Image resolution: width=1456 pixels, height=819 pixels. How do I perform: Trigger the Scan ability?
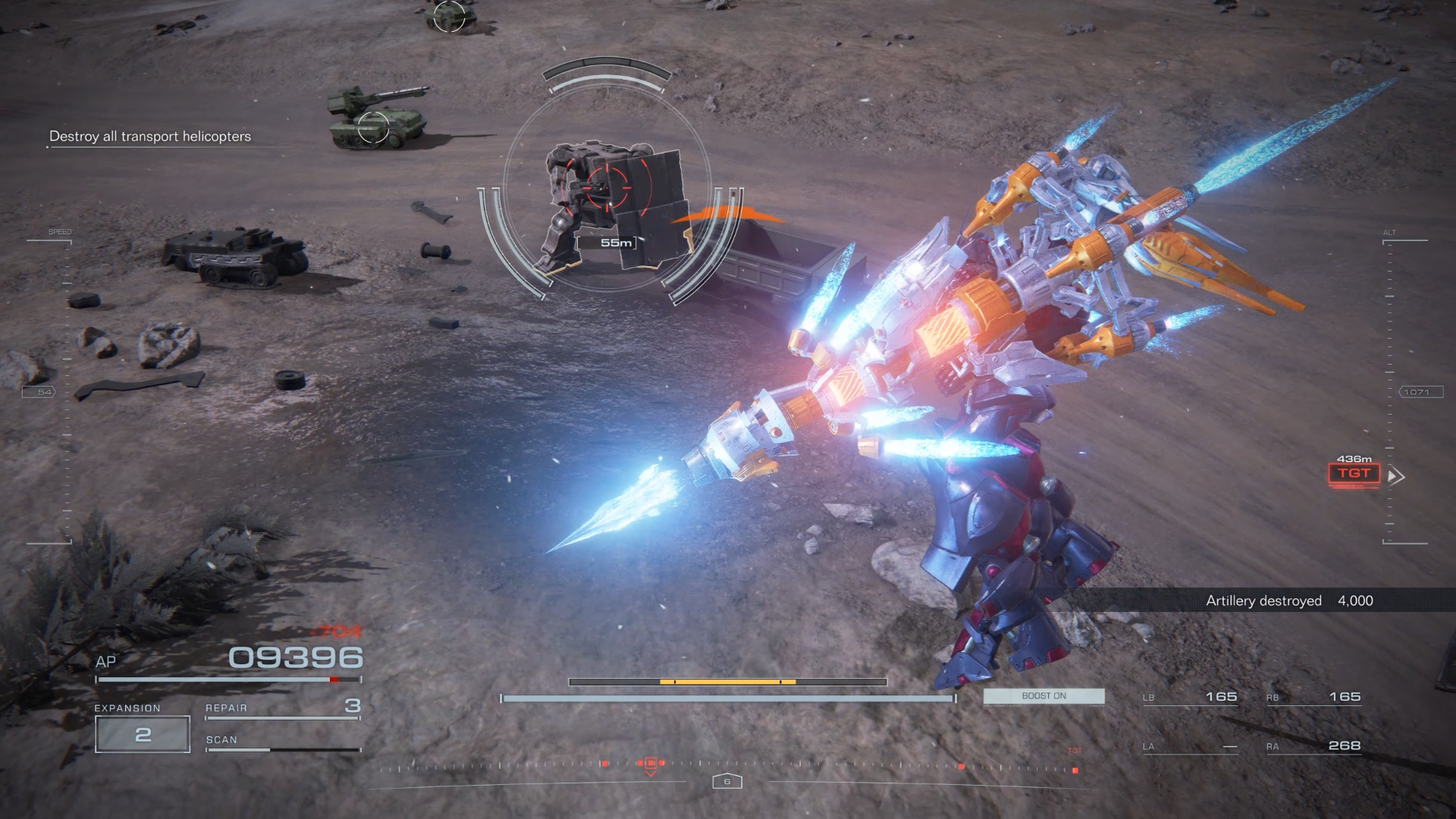[x=282, y=742]
